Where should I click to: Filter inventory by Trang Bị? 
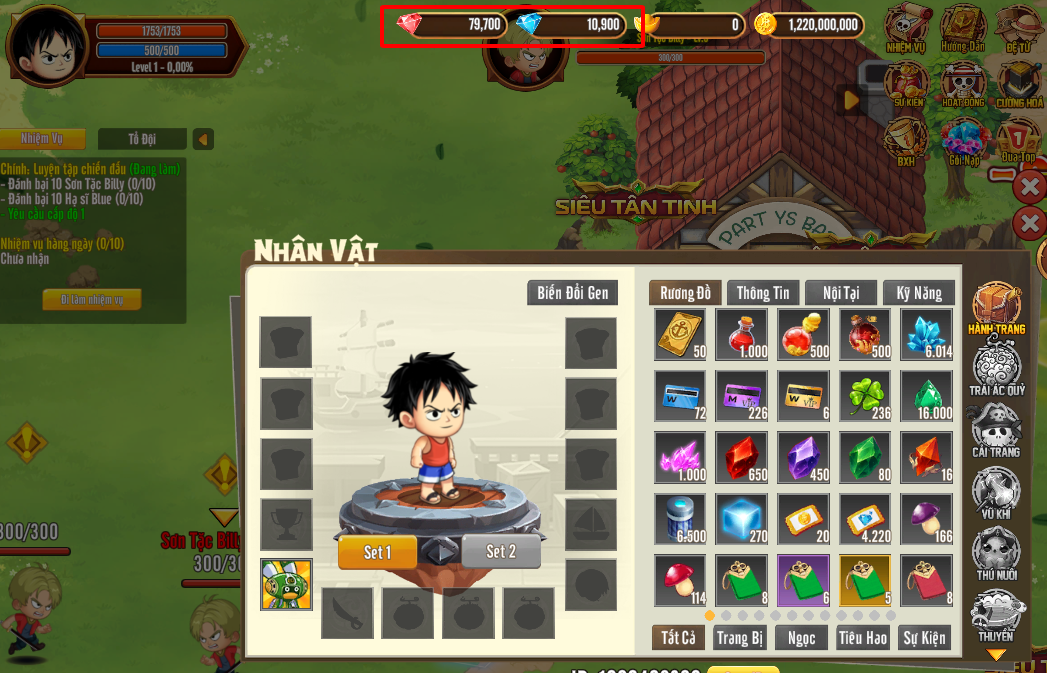pyautogui.click(x=740, y=638)
